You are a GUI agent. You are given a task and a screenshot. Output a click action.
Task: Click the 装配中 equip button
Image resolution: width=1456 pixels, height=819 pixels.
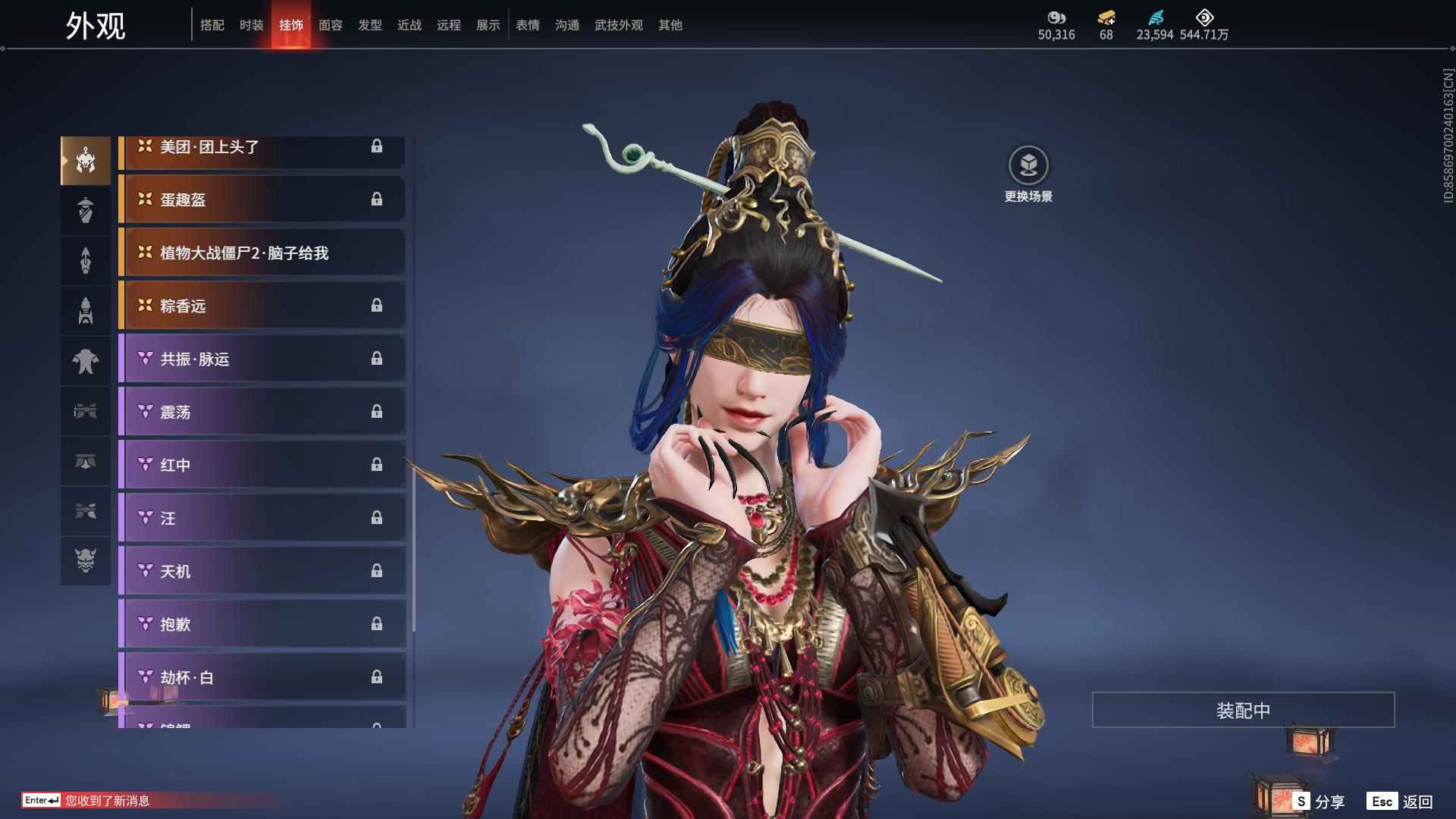(1243, 710)
